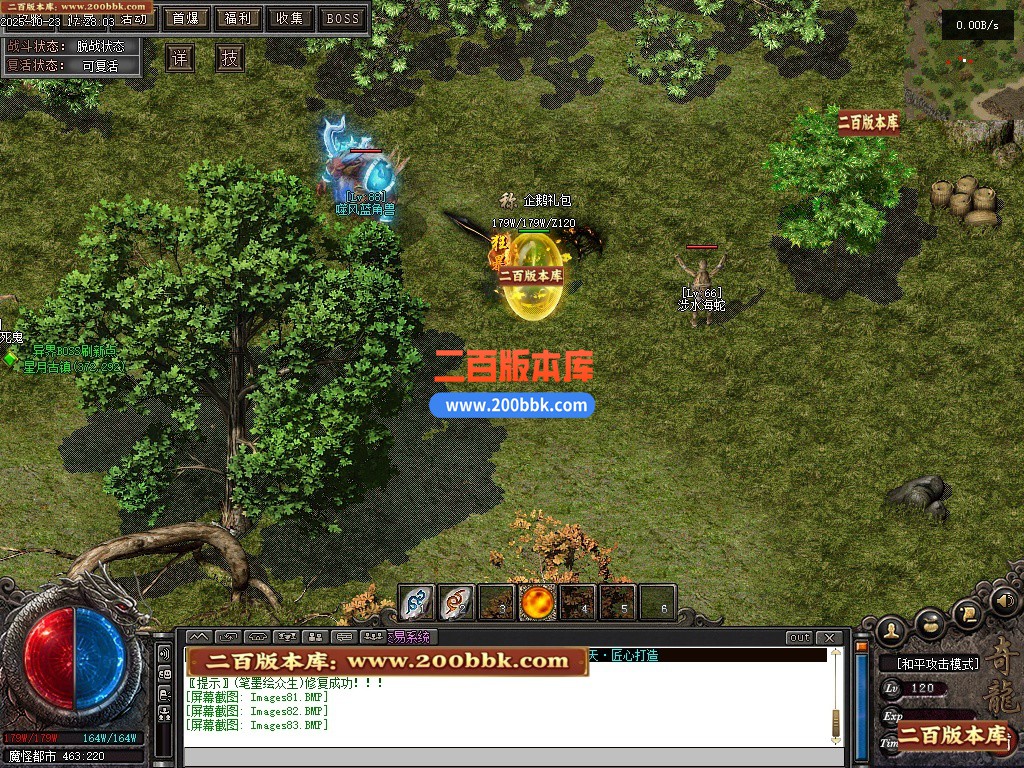
Task: Open the character panel silhouette icon
Action: (891, 630)
